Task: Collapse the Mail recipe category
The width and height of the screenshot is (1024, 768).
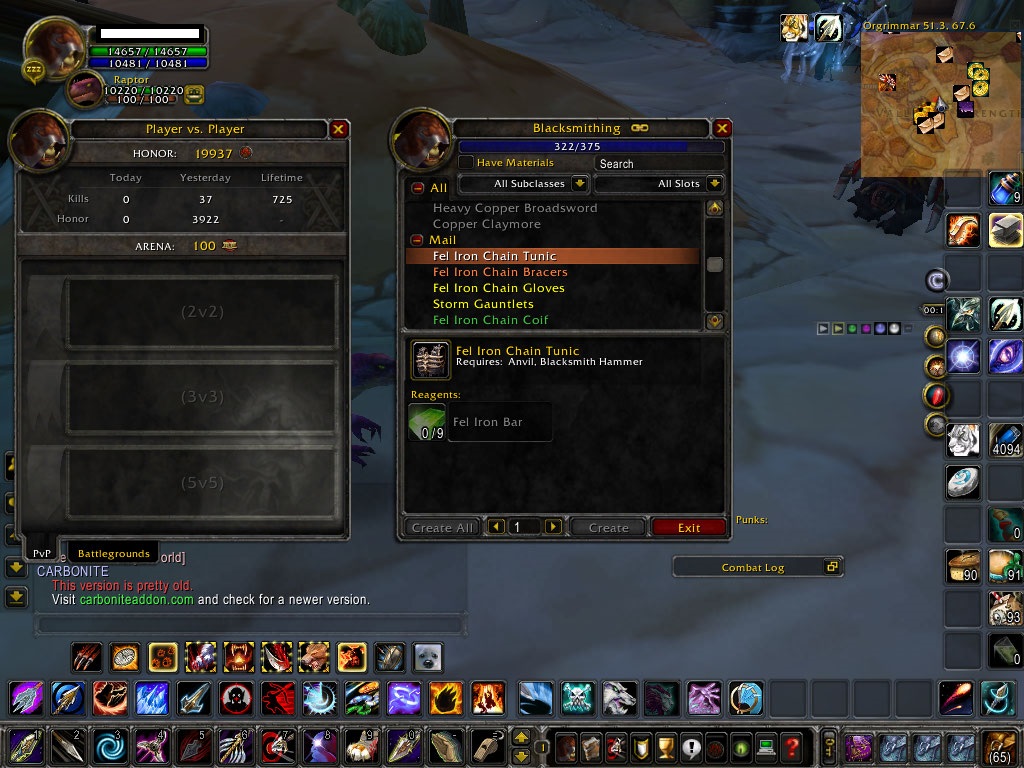Action: pyautogui.click(x=417, y=240)
